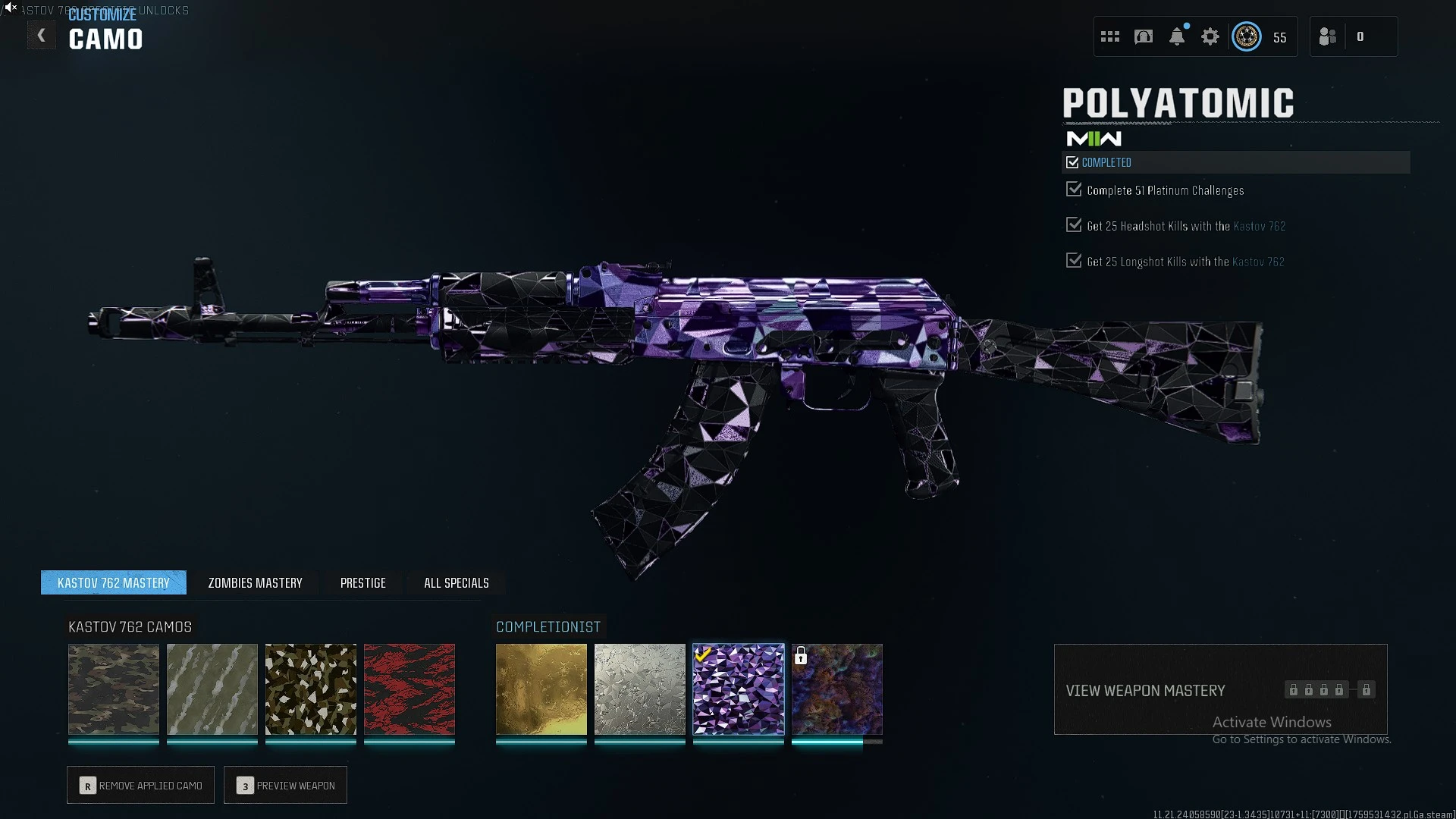The height and width of the screenshot is (819, 1456).
Task: Preview the weapon
Action: coord(286,786)
